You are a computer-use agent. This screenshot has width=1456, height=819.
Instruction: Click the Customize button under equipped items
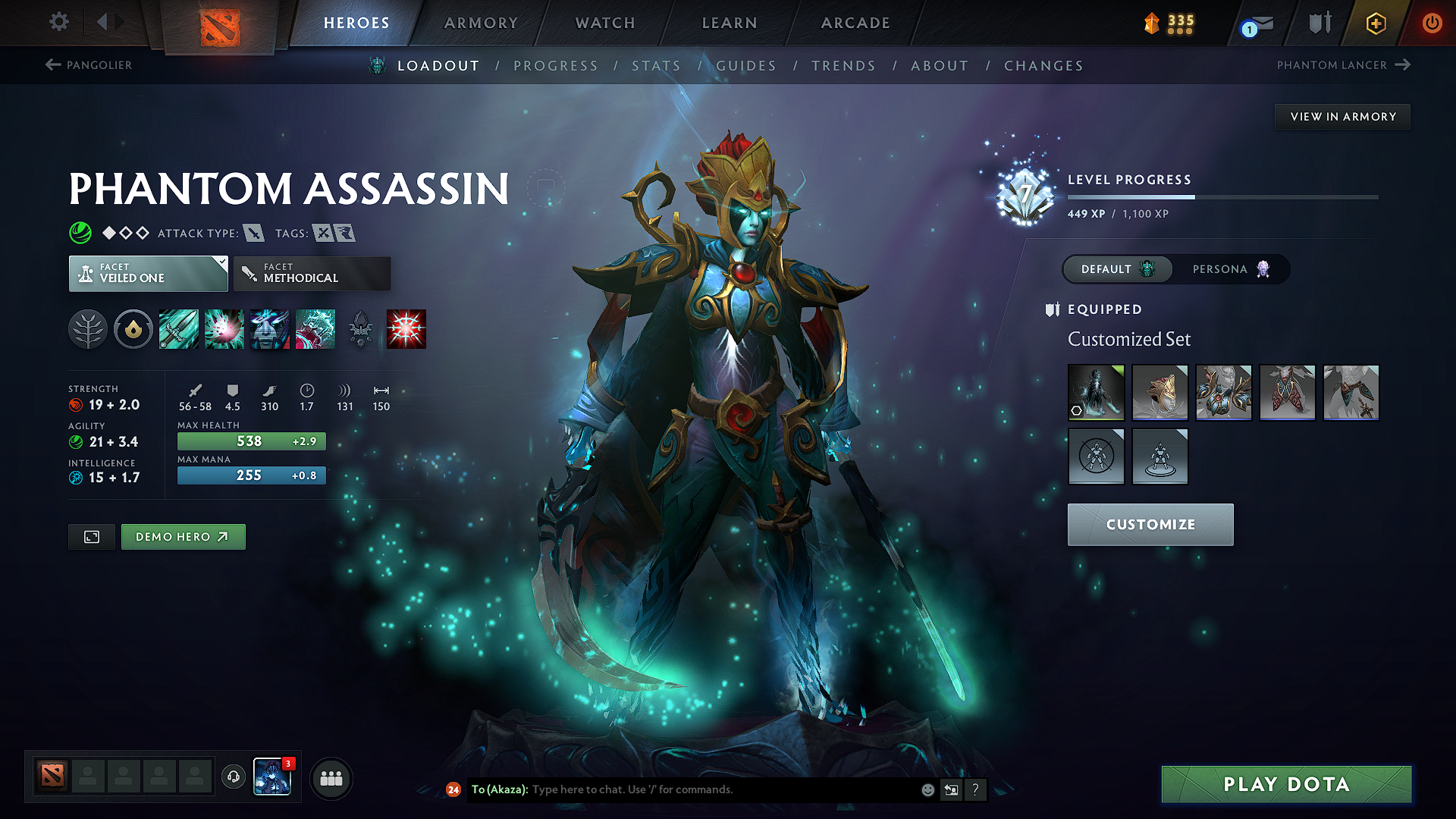[1150, 524]
